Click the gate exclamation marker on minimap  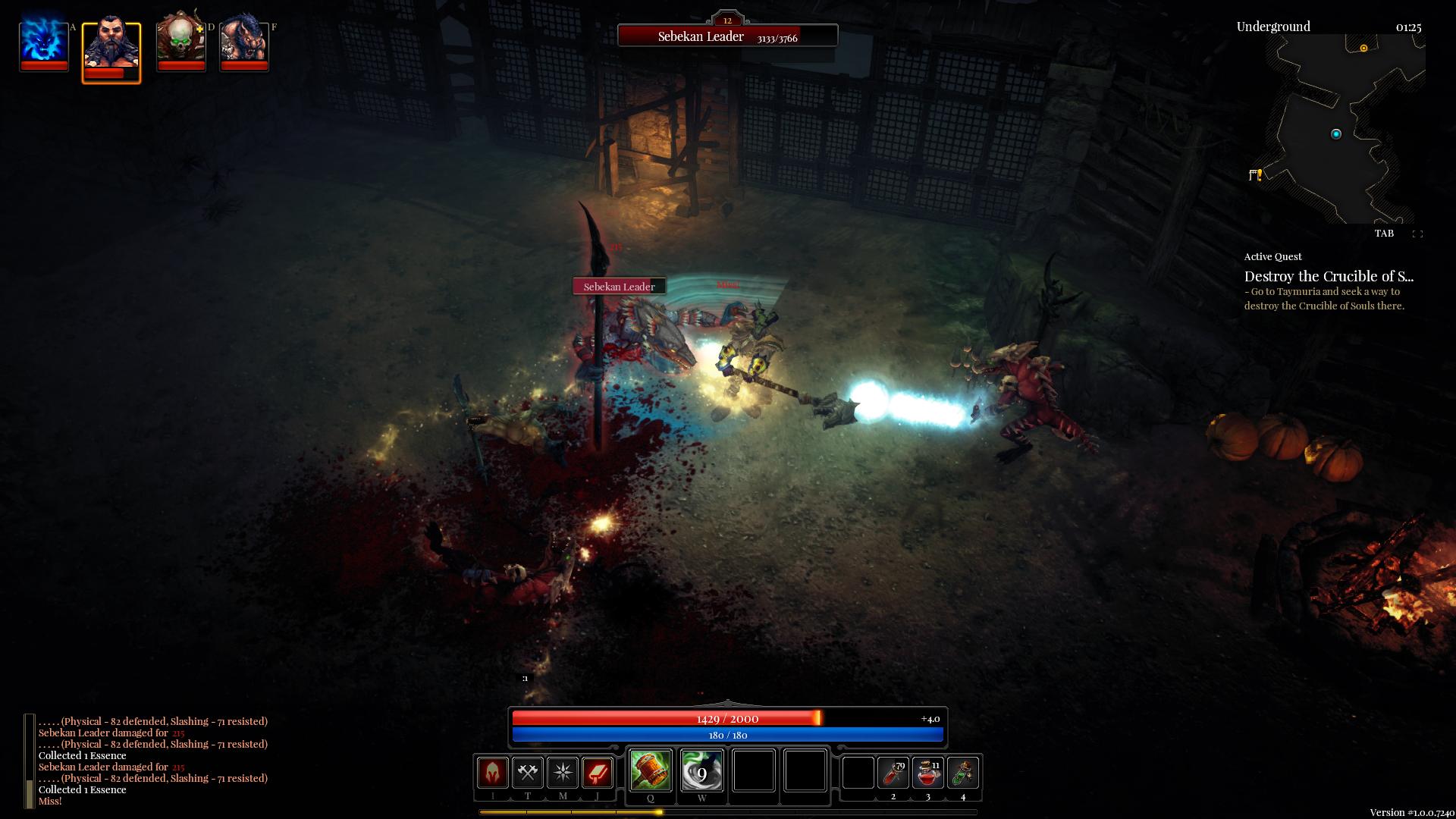click(x=1255, y=175)
